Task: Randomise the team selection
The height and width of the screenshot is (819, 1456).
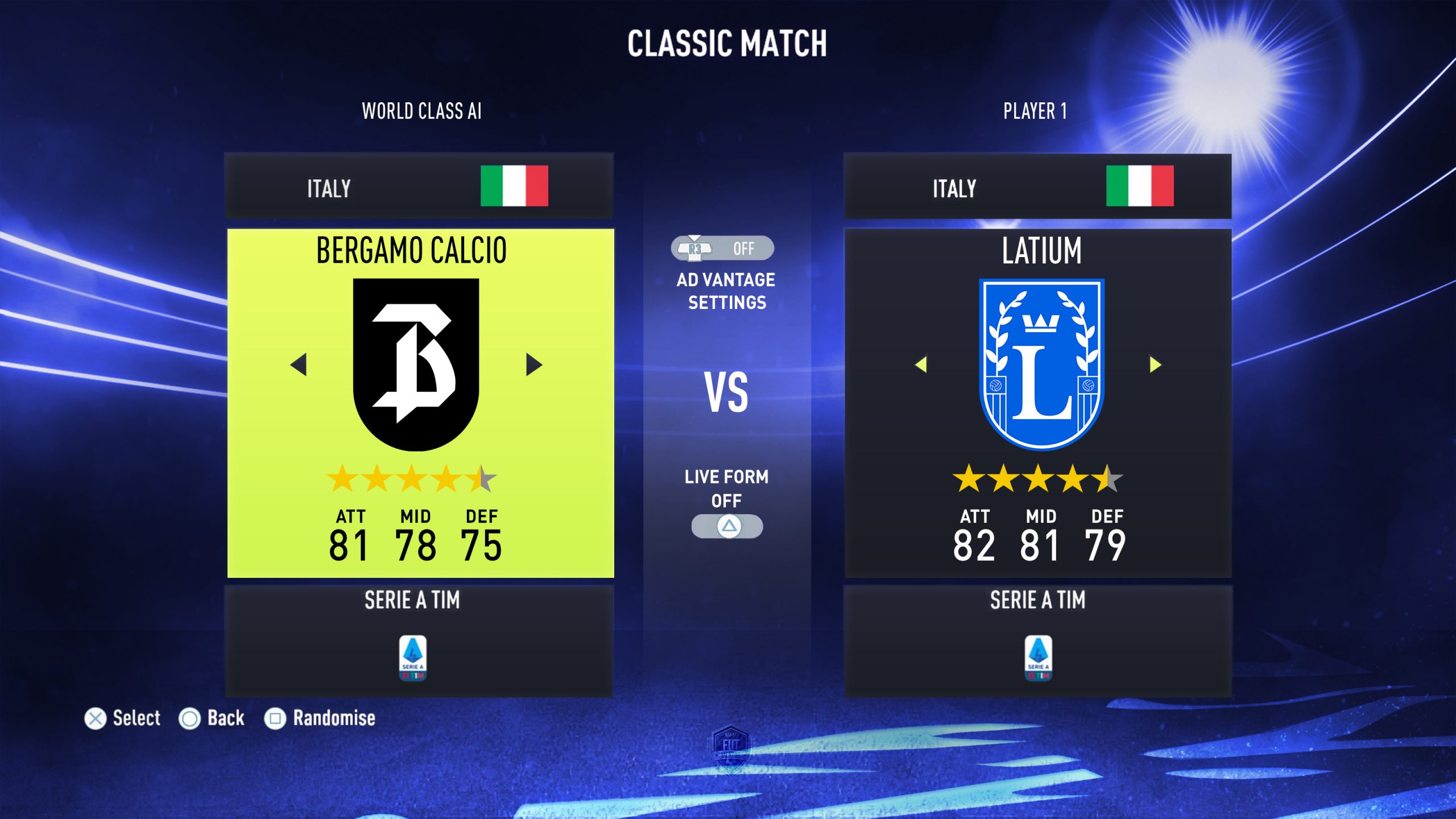Action: coord(320,718)
